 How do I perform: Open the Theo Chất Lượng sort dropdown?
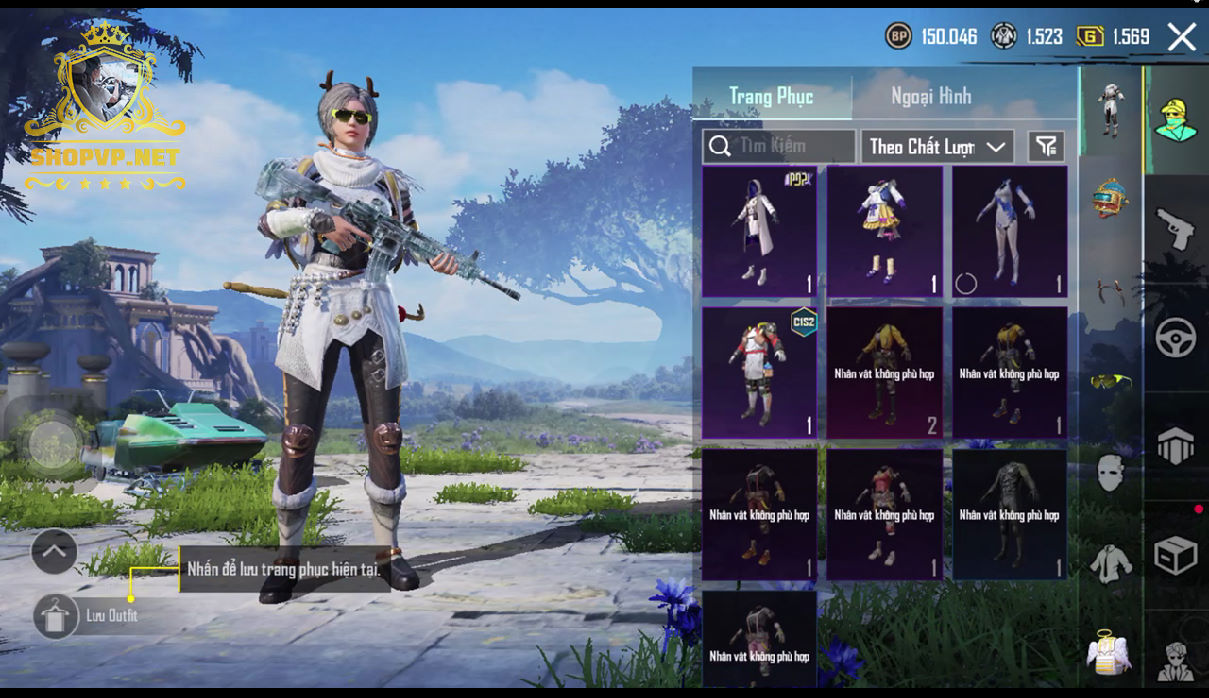pos(937,147)
